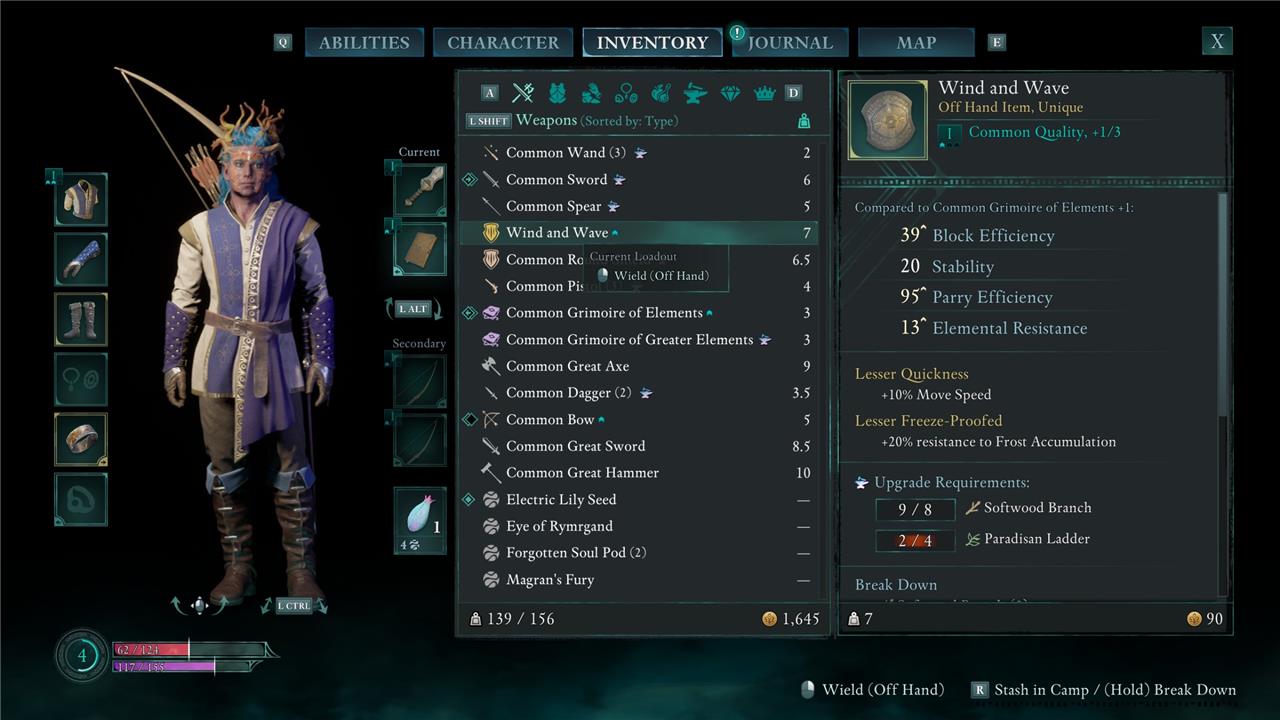Click the Magran's Fury list entry

pyautogui.click(x=550, y=580)
